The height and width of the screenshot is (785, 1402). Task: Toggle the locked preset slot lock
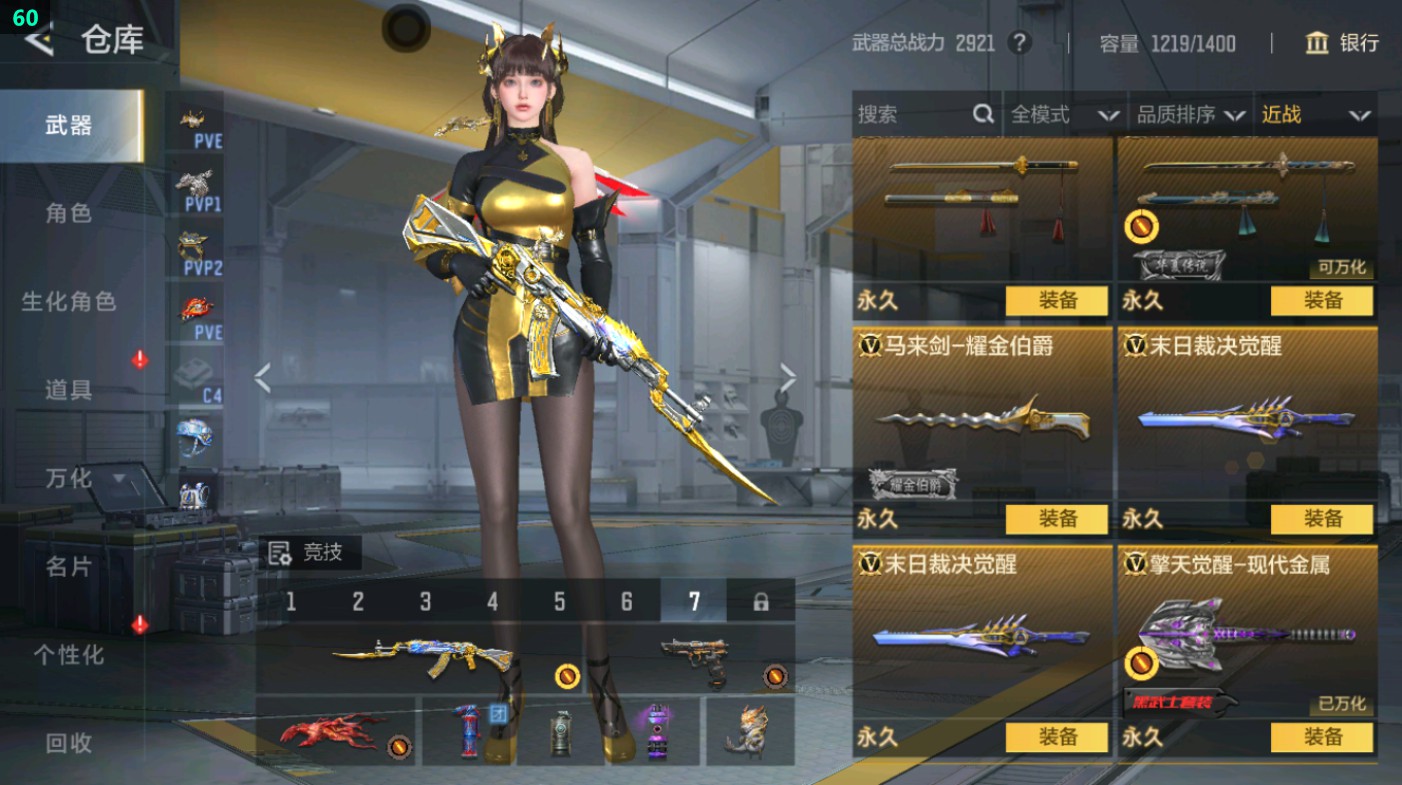pos(762,599)
